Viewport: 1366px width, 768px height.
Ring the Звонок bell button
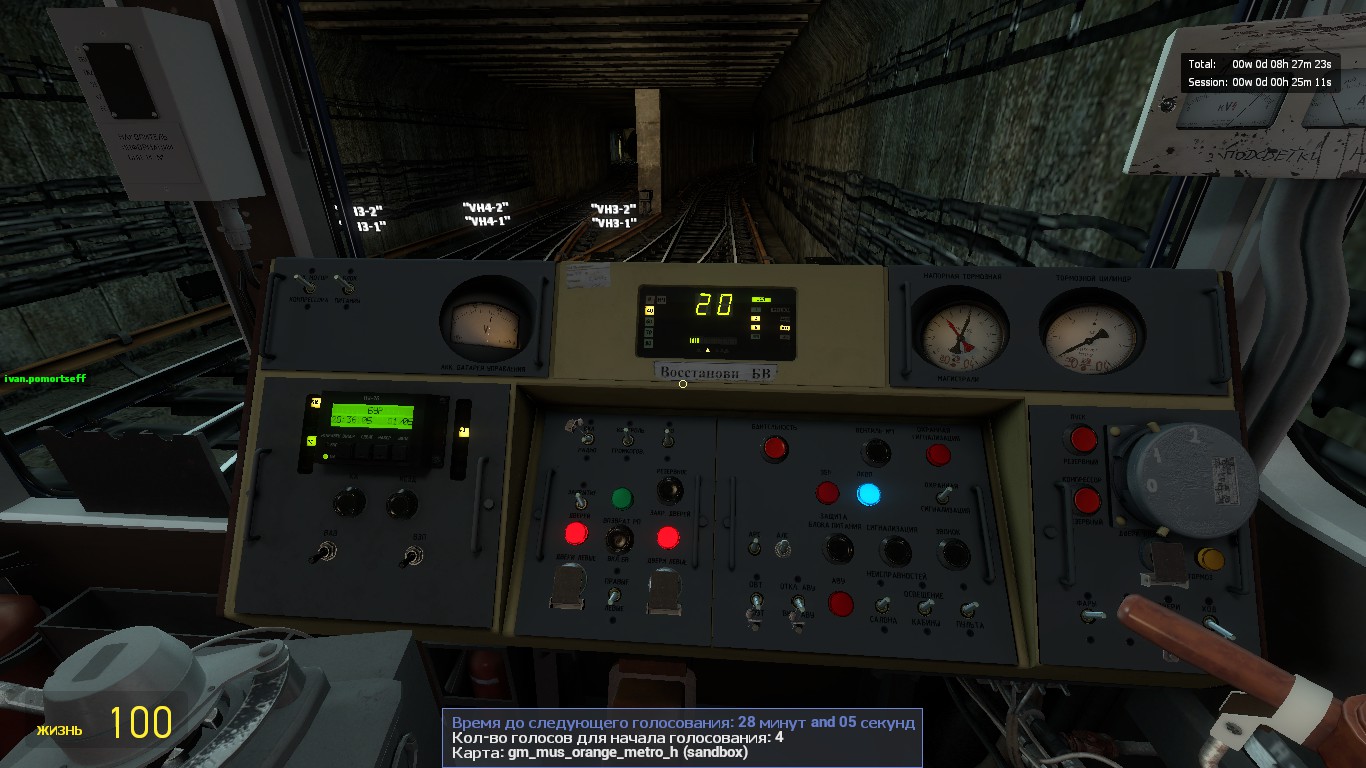pyautogui.click(x=953, y=553)
